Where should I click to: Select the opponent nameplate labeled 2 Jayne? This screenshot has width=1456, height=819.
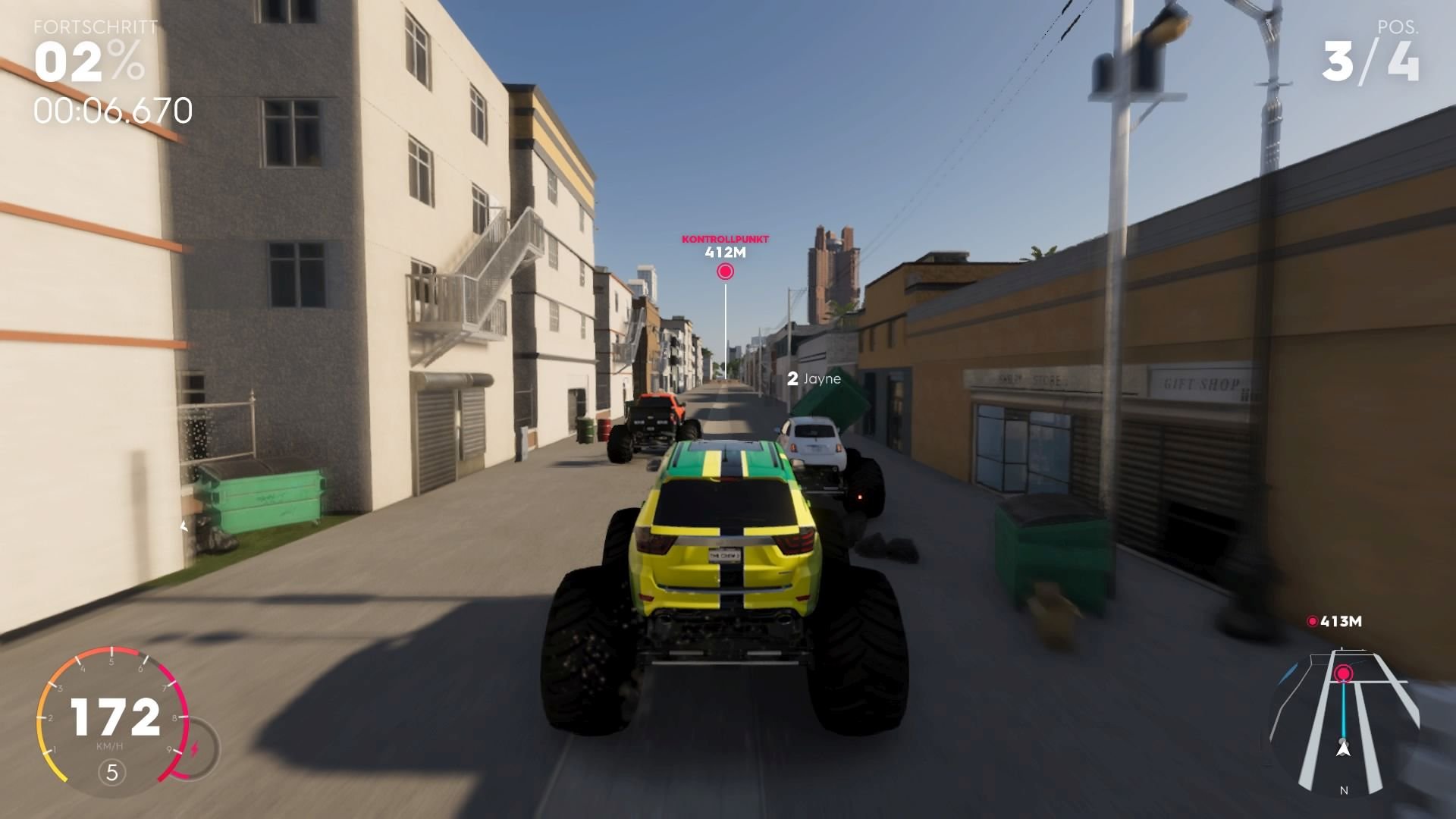point(814,379)
